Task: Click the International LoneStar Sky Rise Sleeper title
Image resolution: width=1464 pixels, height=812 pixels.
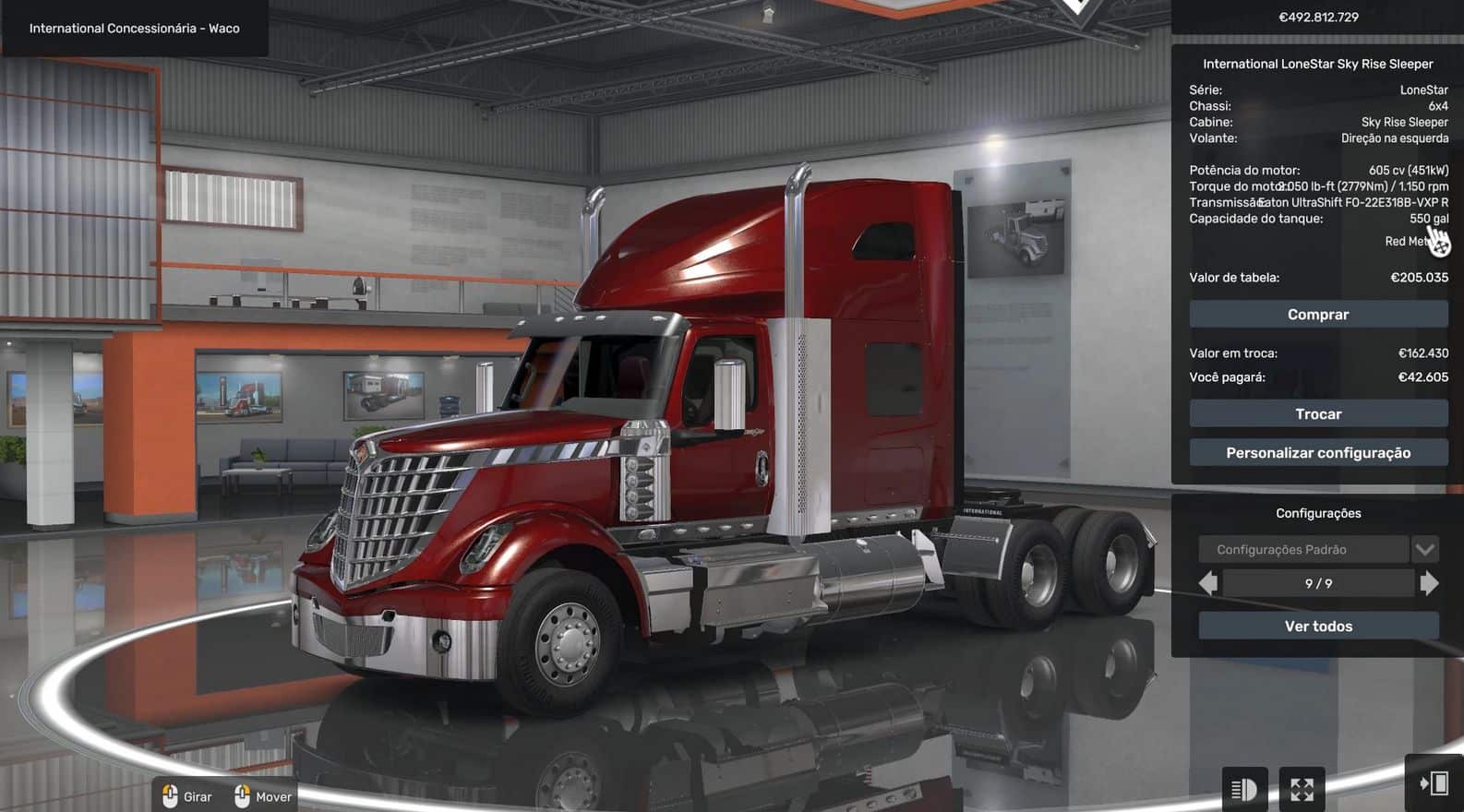Action: point(1318,63)
